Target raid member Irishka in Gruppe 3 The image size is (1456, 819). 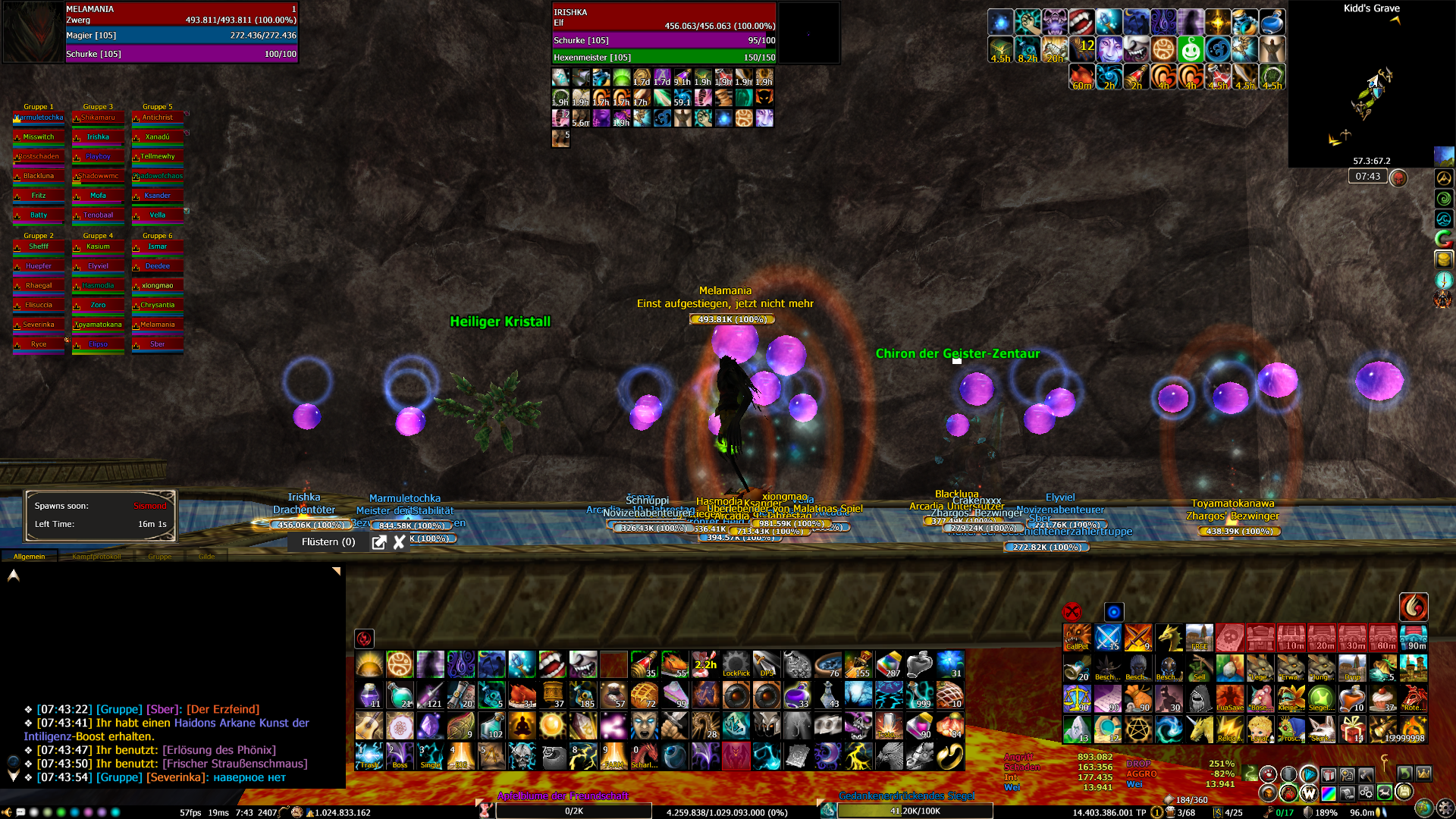(x=98, y=137)
